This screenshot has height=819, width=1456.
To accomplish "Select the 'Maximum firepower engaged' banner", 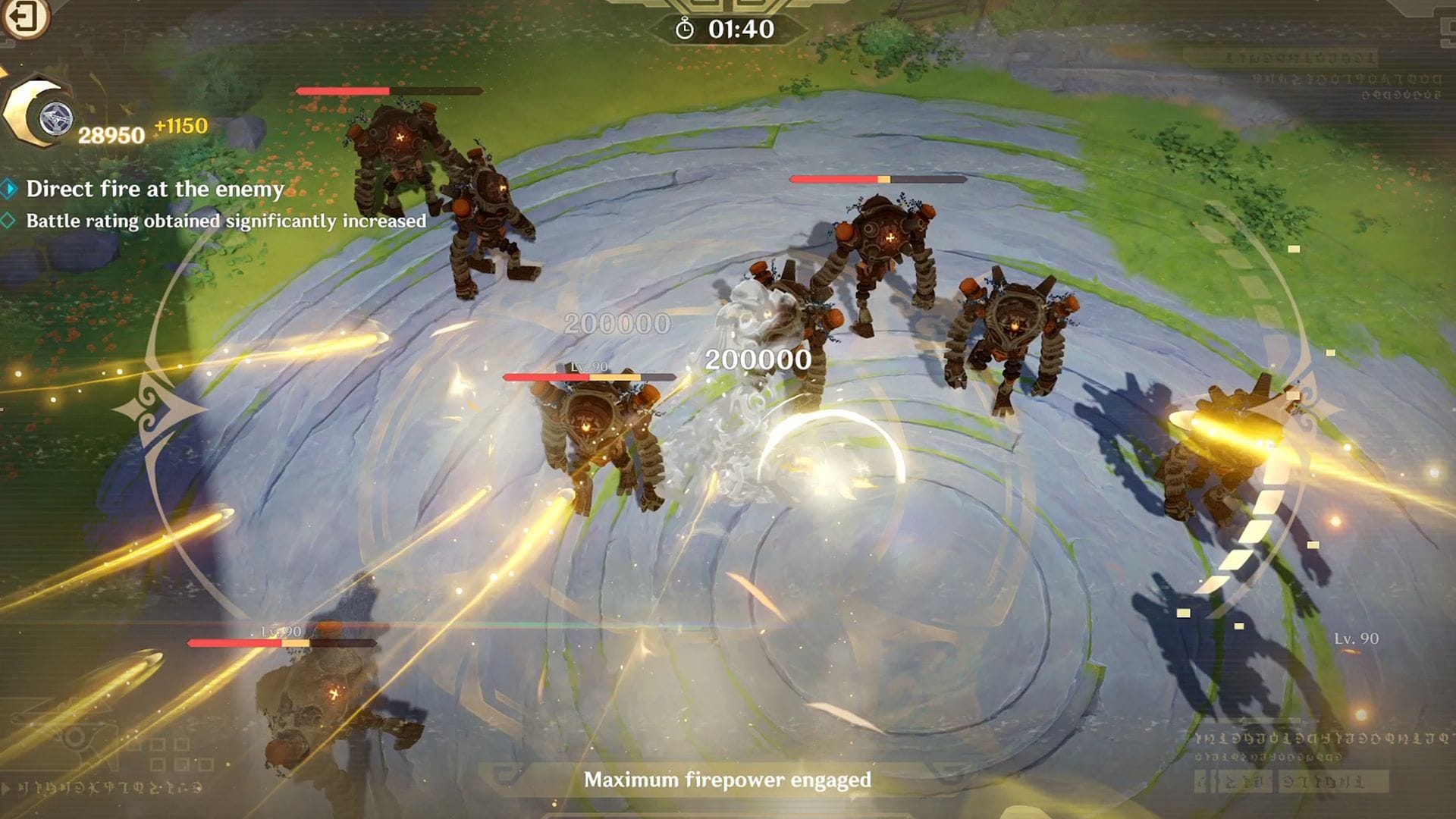I will 726,777.
